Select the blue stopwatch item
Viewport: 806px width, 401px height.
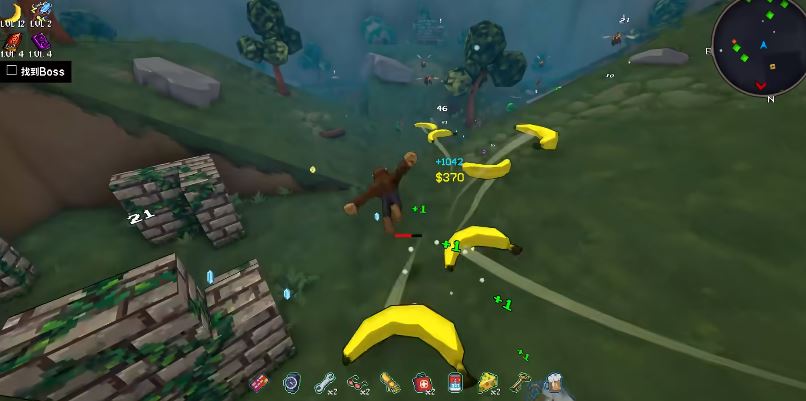coord(291,382)
